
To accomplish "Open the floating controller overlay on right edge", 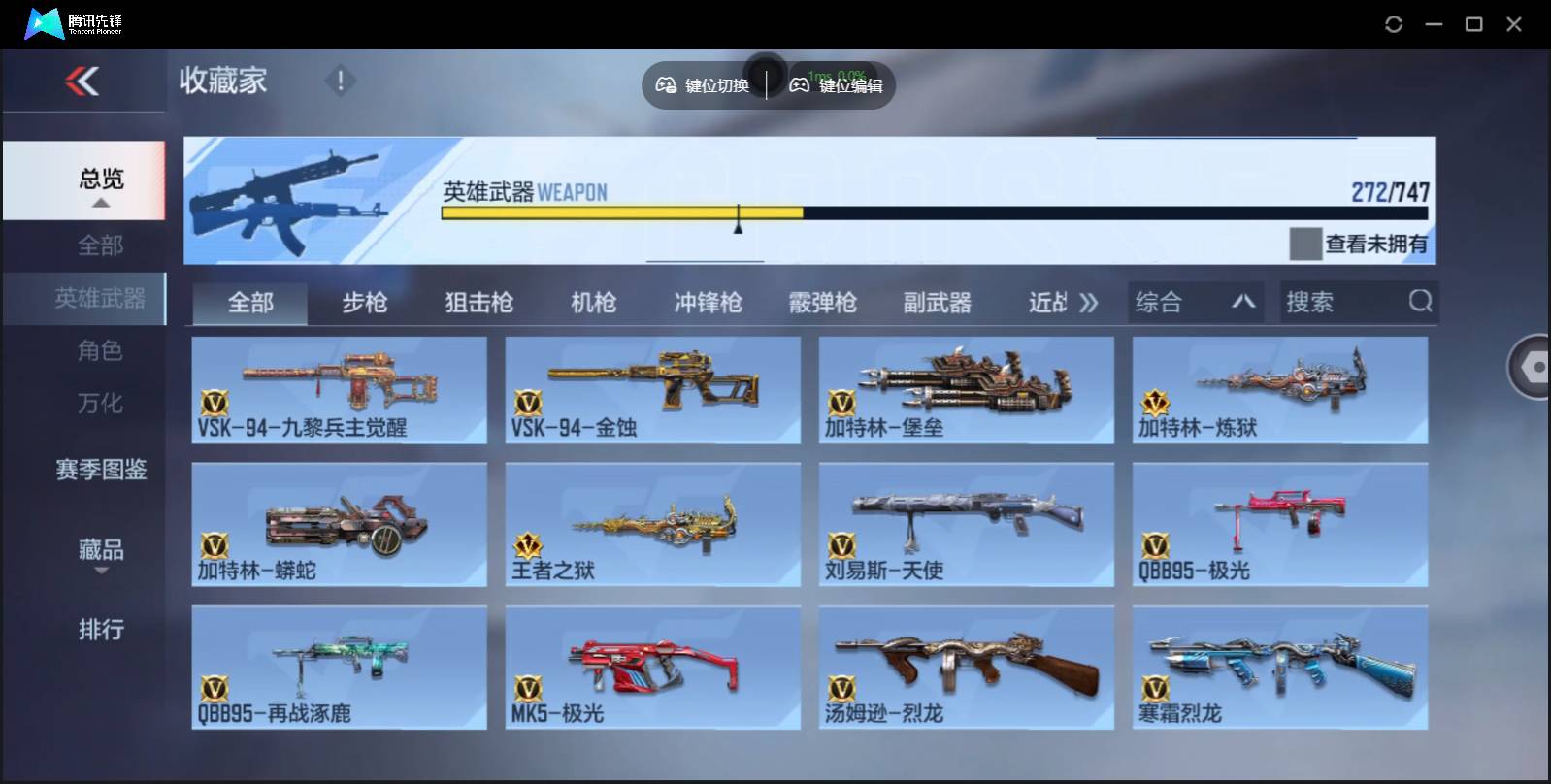I will (1530, 369).
